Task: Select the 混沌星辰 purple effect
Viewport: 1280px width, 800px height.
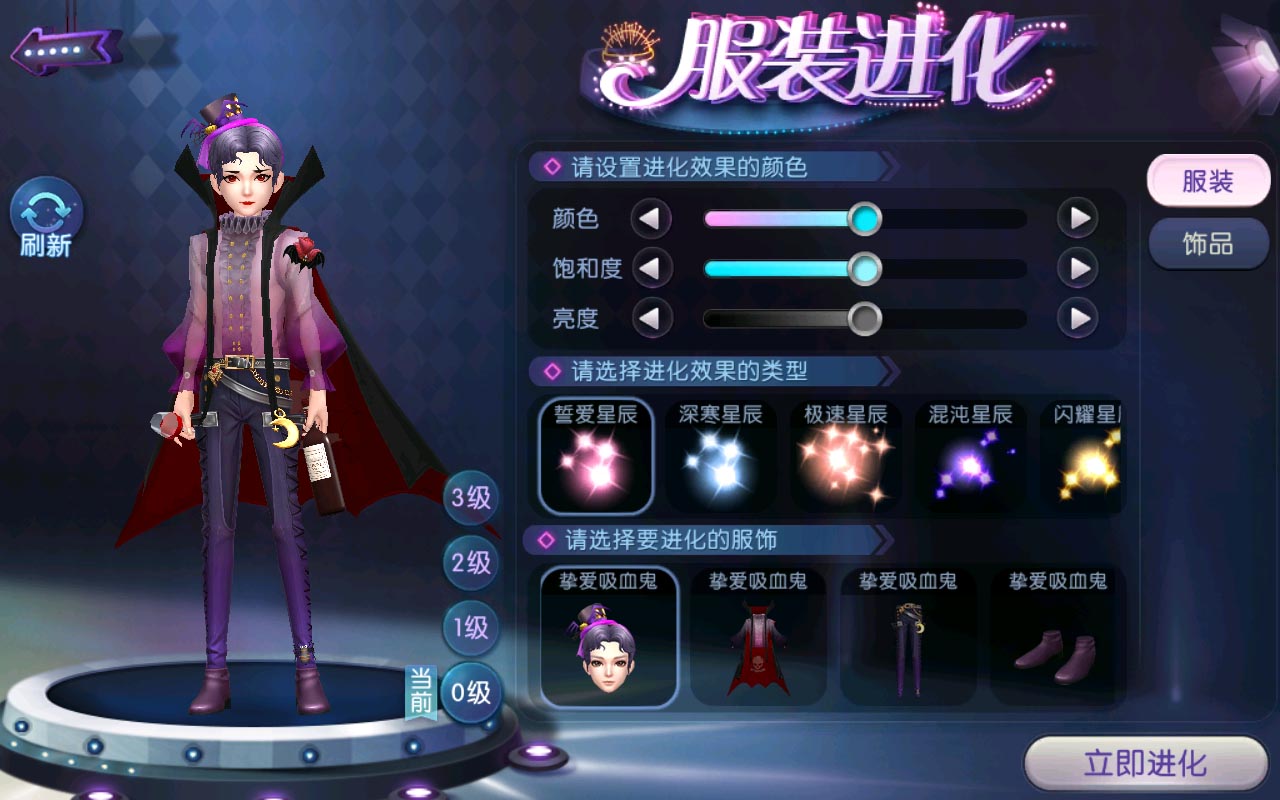Action: (x=970, y=457)
